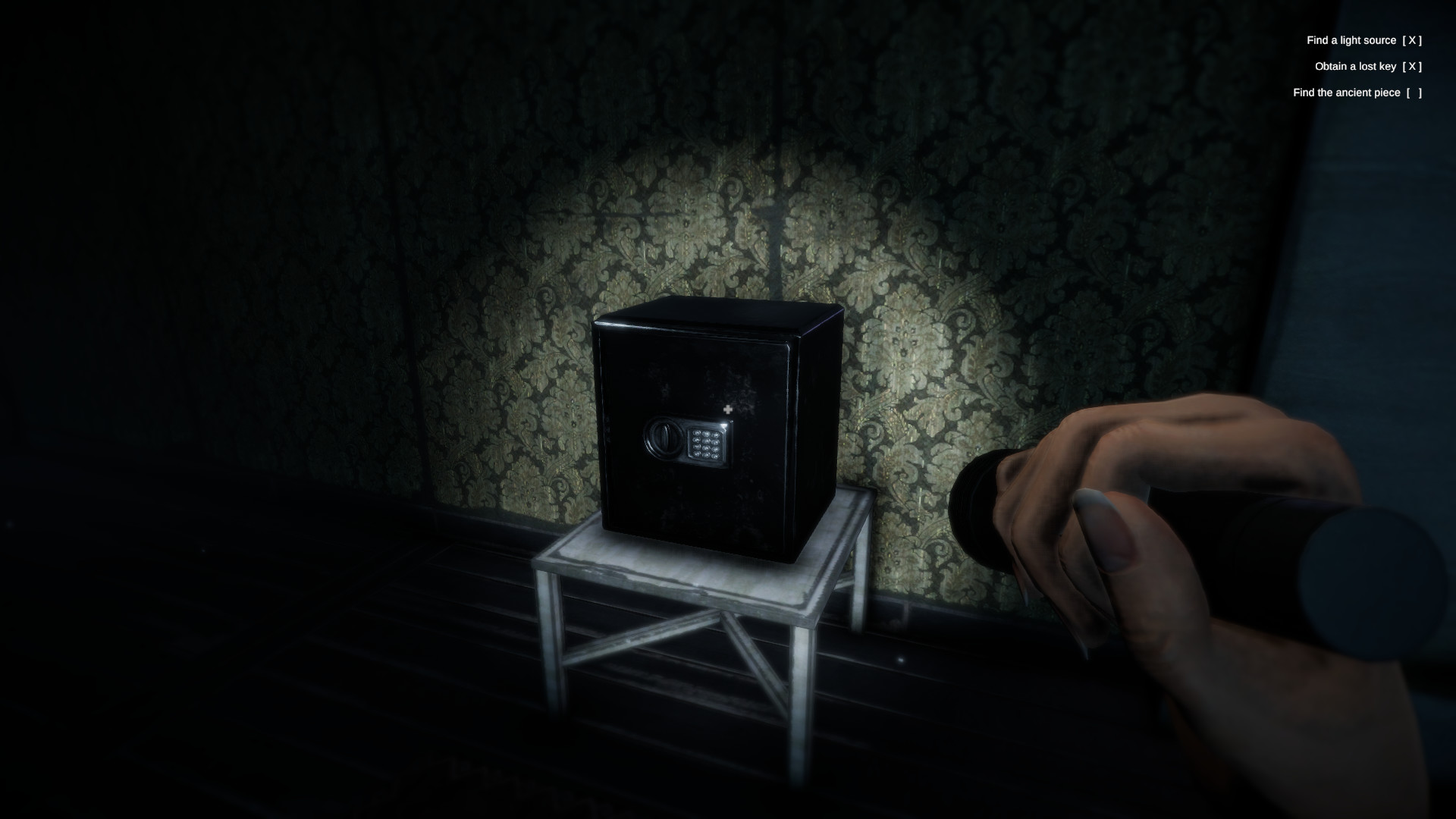Uncheck the 'Obtain a lost key' objective box
The image size is (1456, 819).
tap(1414, 66)
